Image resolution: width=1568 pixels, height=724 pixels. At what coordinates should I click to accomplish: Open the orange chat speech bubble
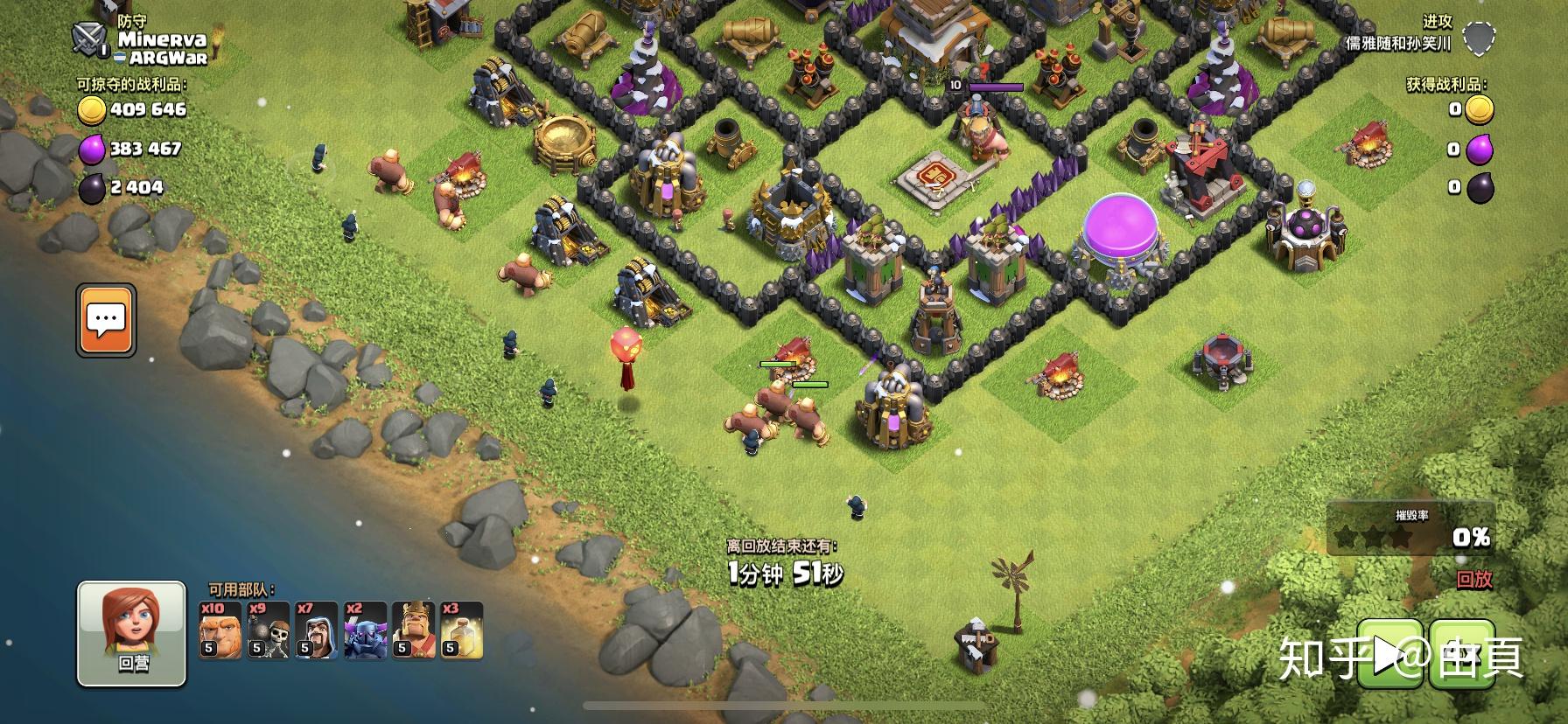coord(106,320)
